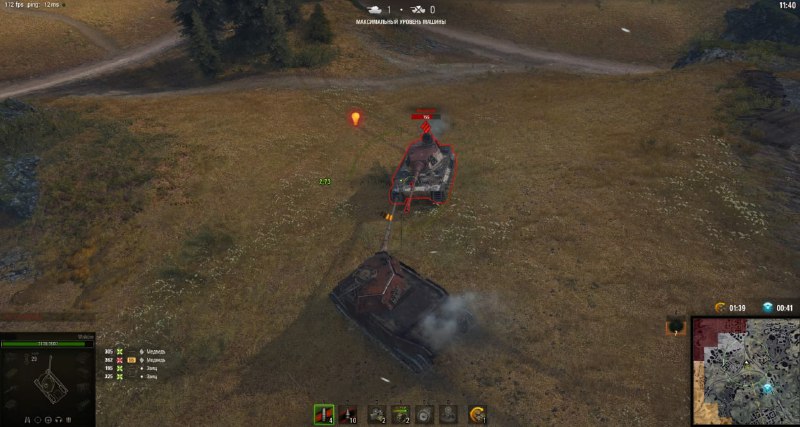
Task: Activate the golden swirl ability in the bottom bar
Action: click(478, 414)
